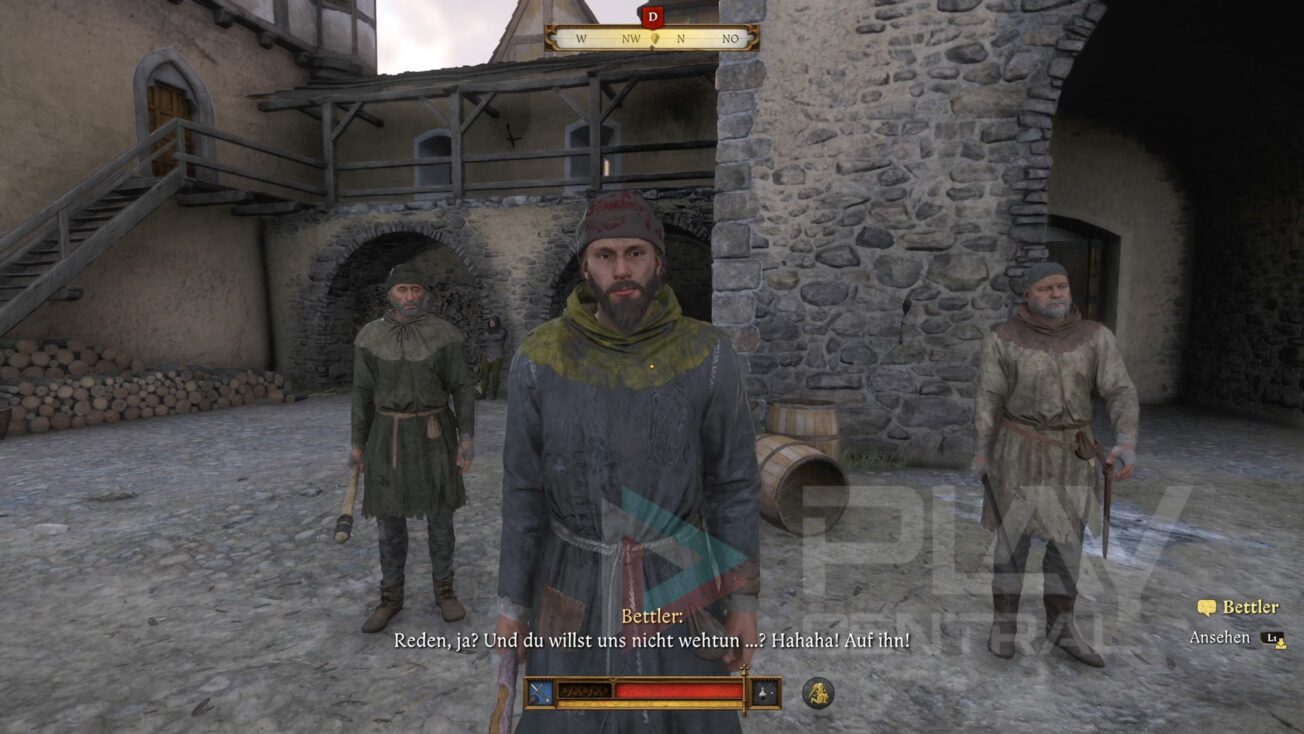Select the potion flask icon on the HUD
Image resolution: width=1304 pixels, height=734 pixels.
point(762,692)
